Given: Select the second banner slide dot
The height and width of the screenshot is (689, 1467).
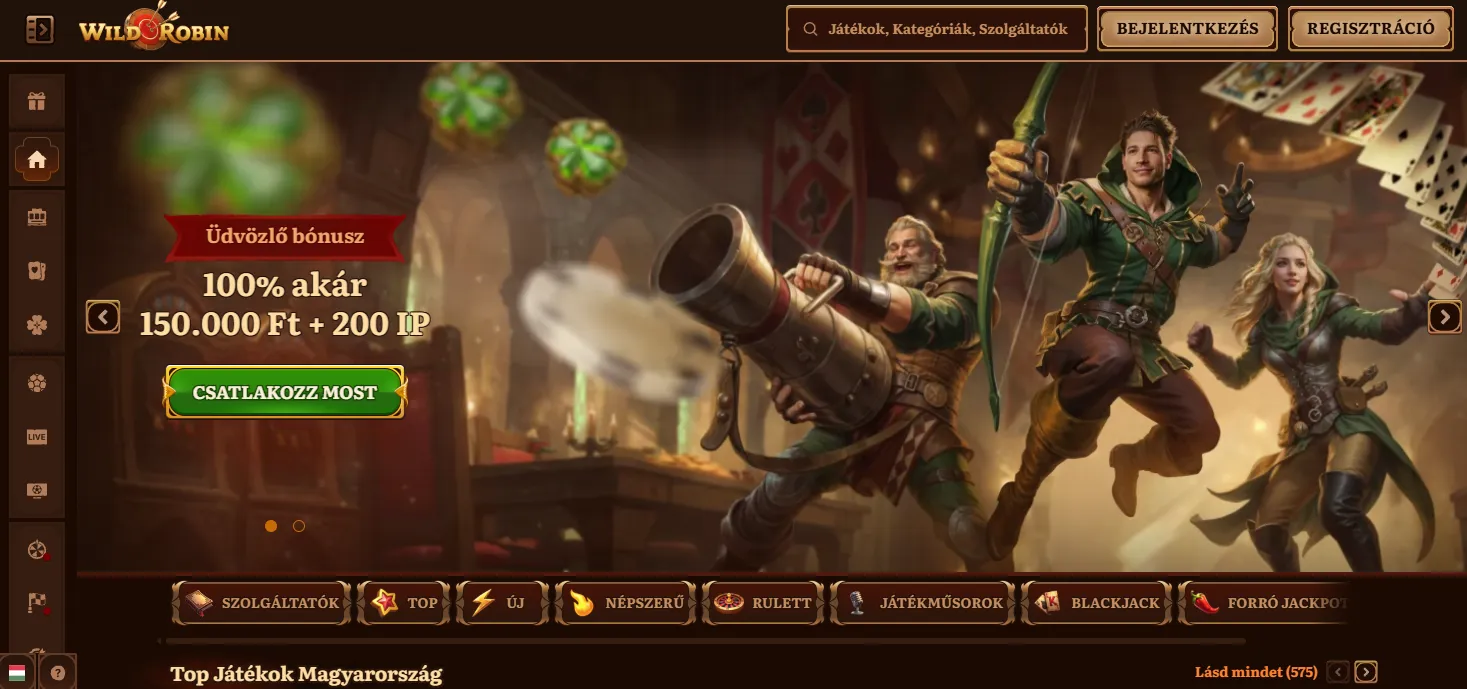Looking at the screenshot, I should point(299,526).
